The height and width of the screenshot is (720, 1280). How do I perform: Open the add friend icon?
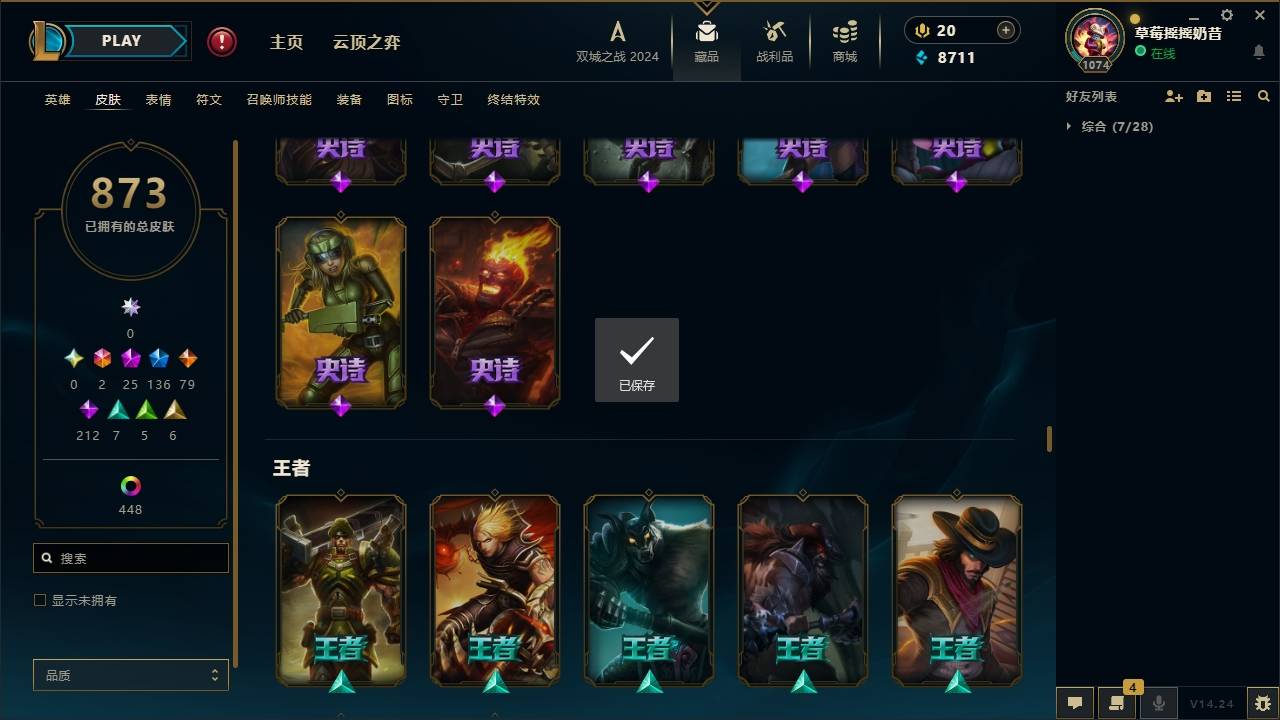click(x=1173, y=96)
